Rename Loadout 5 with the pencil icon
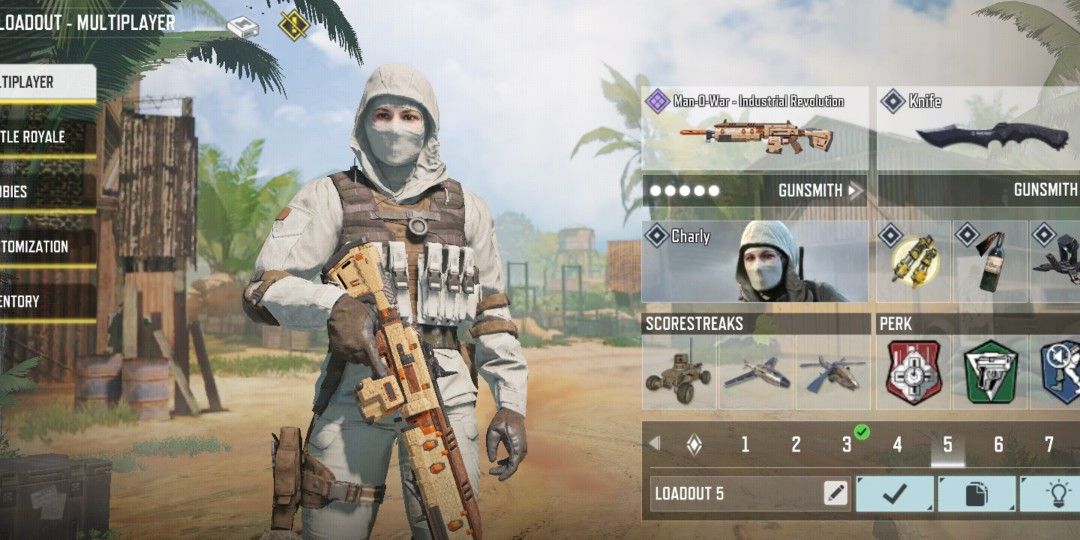The width and height of the screenshot is (1080, 540). coord(835,493)
